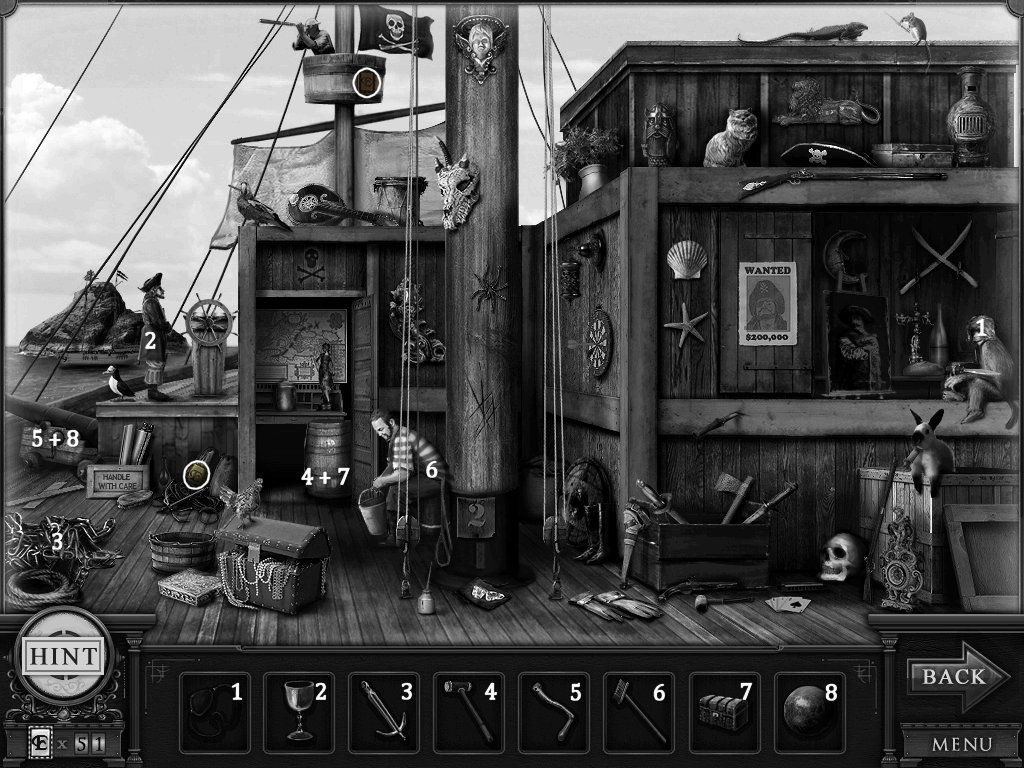Use the HINT button
This screenshot has width=1024, height=768.
point(62,657)
